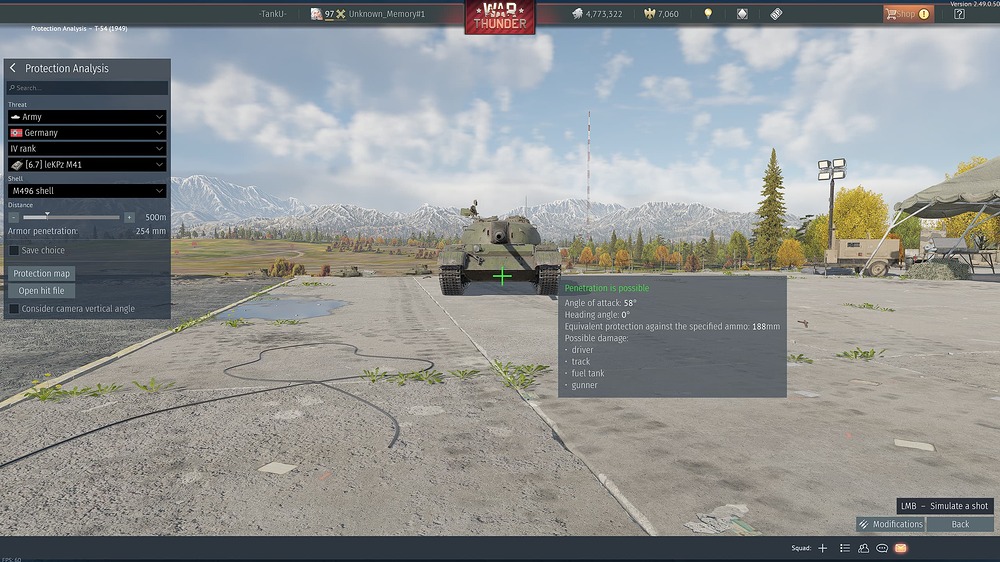Enable Consider camera vertical angle
The image size is (1000, 562).
(x=14, y=309)
